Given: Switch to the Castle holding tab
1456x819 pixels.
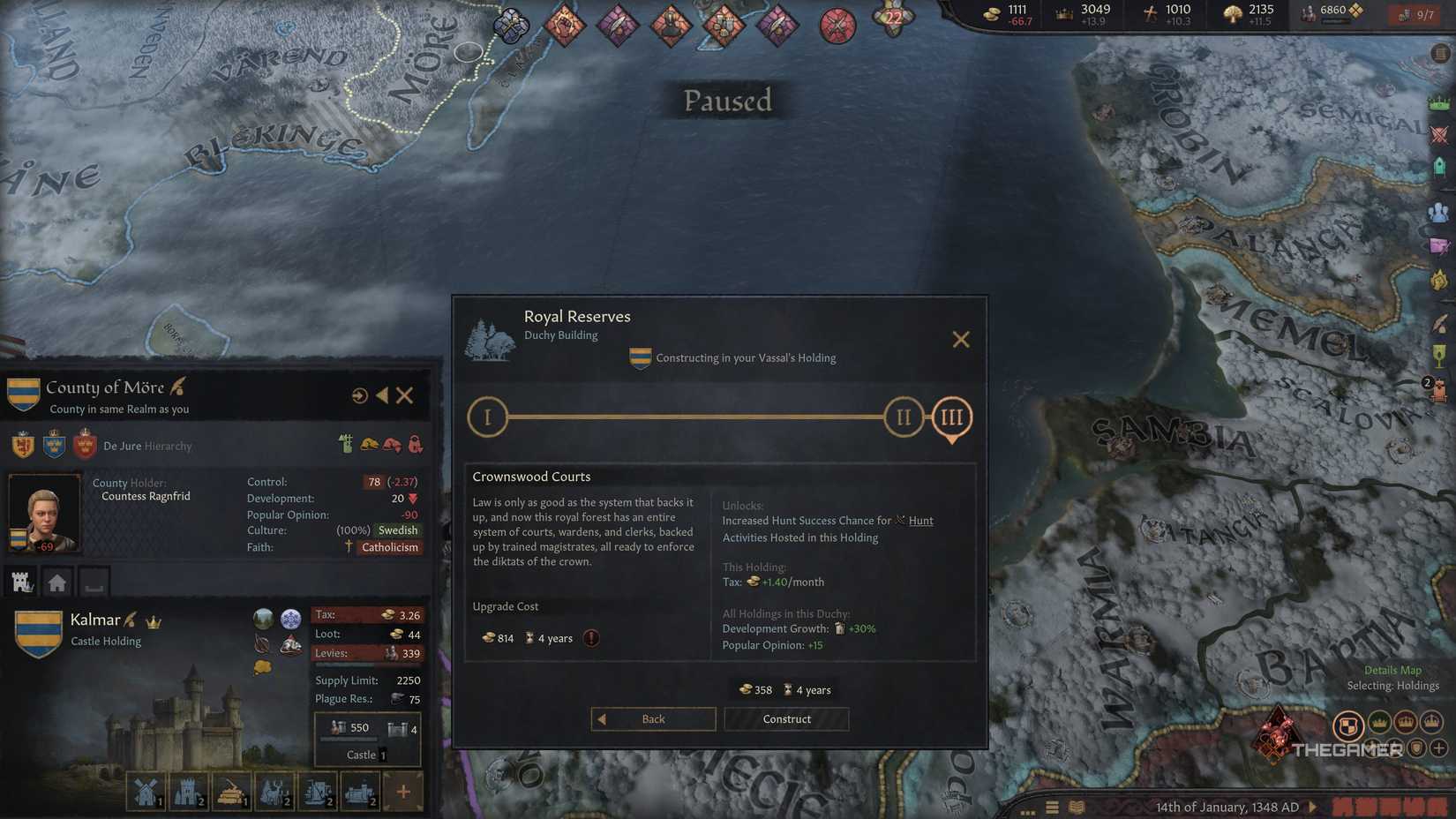Looking at the screenshot, I should pos(20,581).
